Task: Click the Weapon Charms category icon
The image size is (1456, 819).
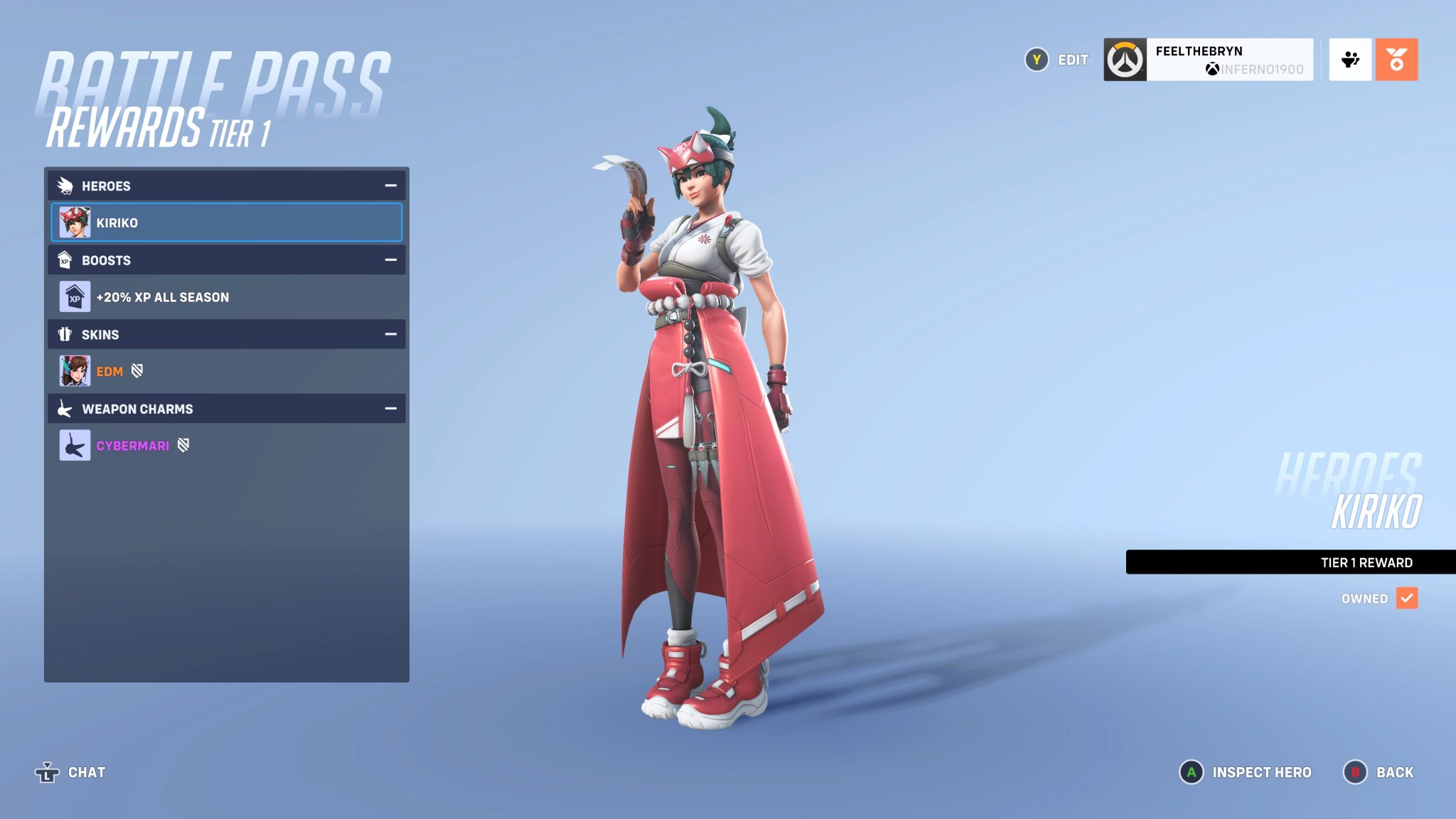Action: (65, 409)
